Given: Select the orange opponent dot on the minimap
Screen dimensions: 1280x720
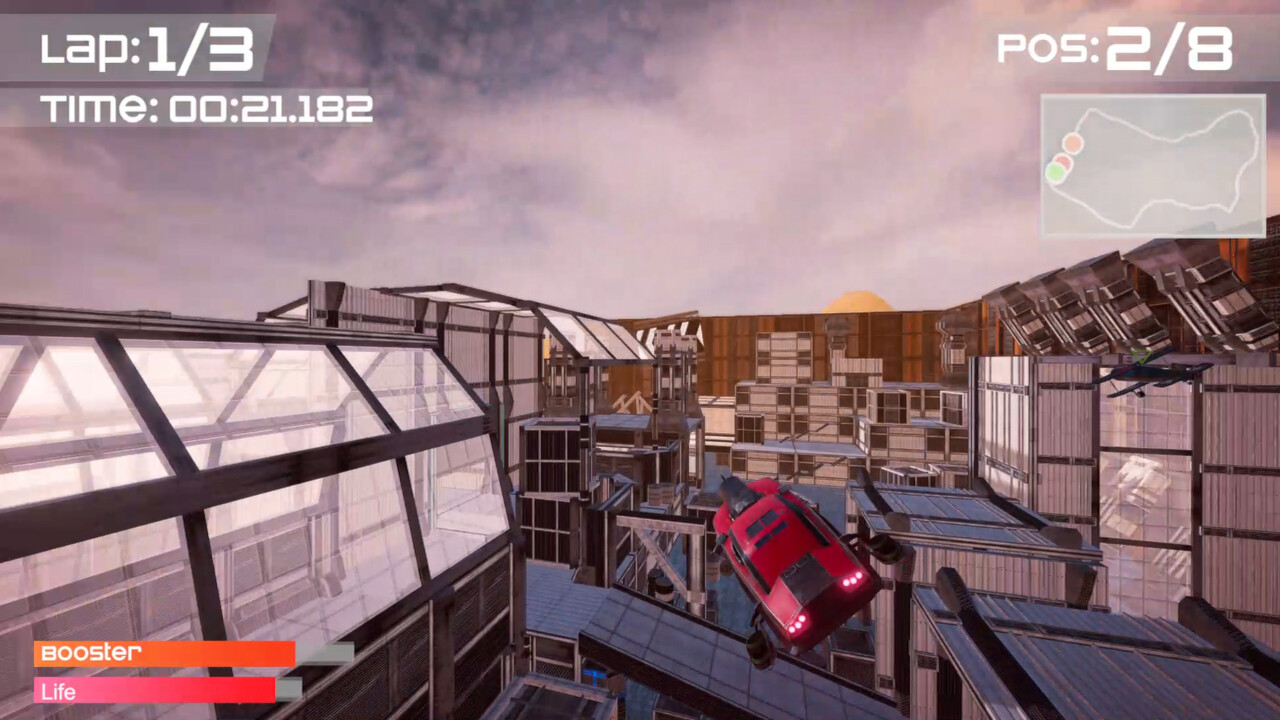Looking at the screenshot, I should pos(1072,142).
